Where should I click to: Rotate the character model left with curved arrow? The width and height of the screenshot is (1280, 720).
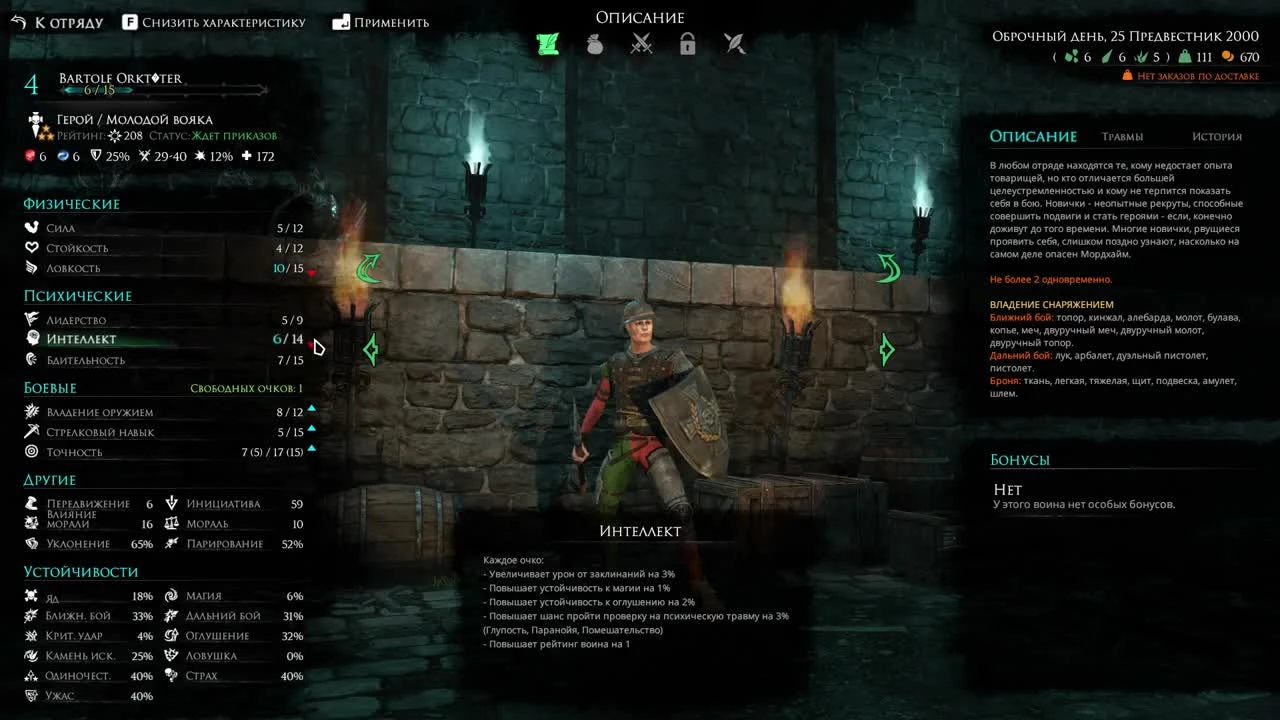(370, 270)
